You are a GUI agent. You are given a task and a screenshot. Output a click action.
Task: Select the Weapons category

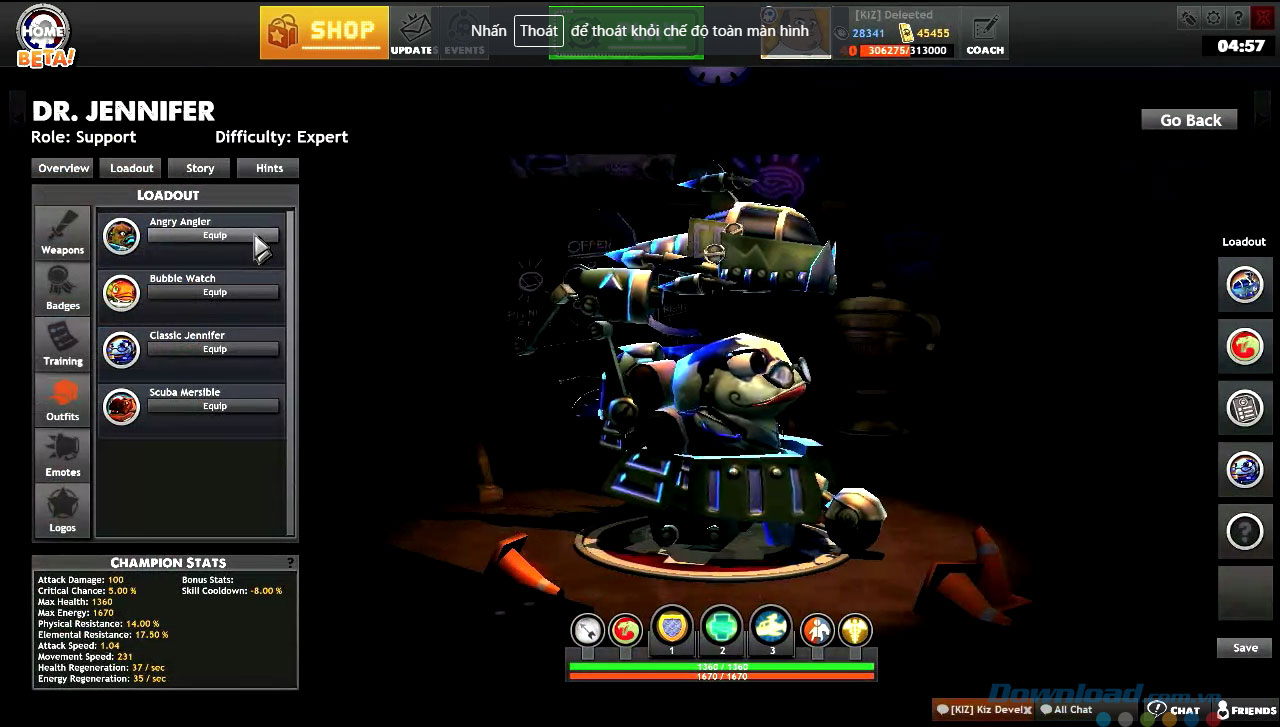coord(63,233)
